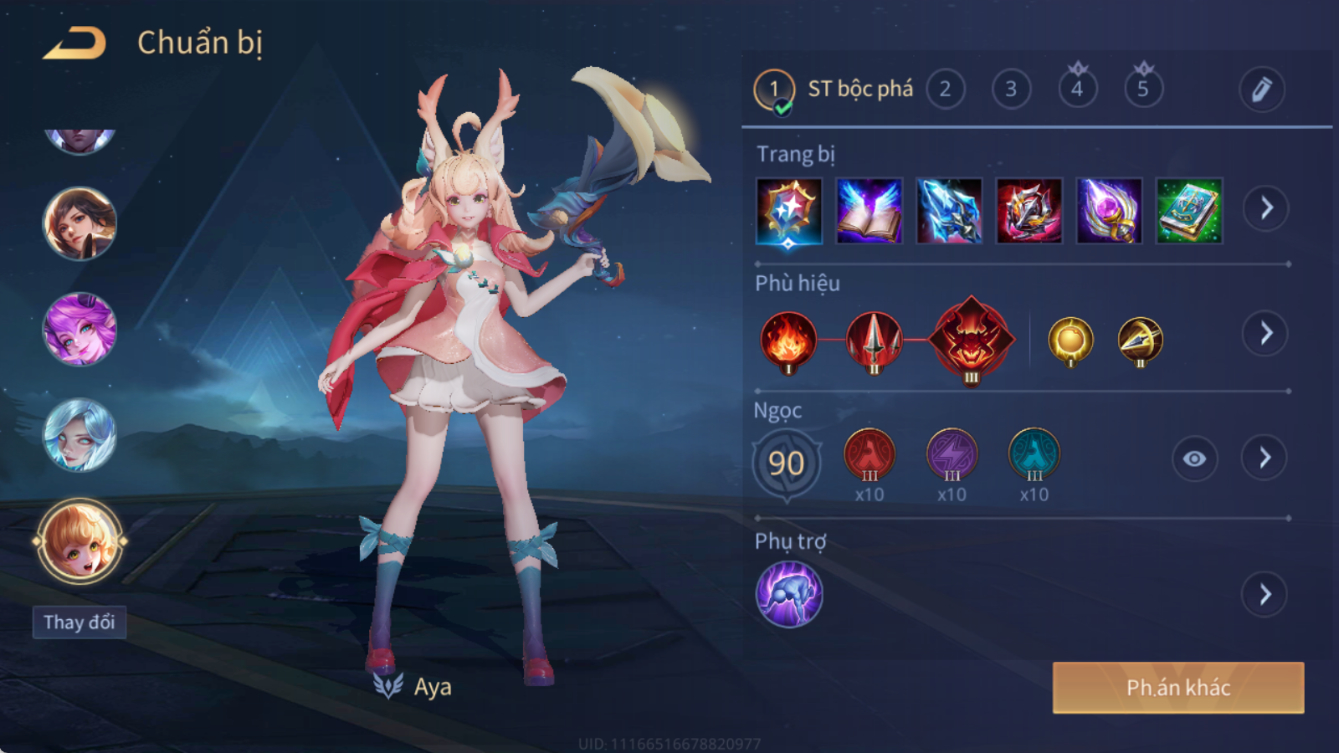Open build preset 5
This screenshot has width=1339, height=753.
point(1143,89)
